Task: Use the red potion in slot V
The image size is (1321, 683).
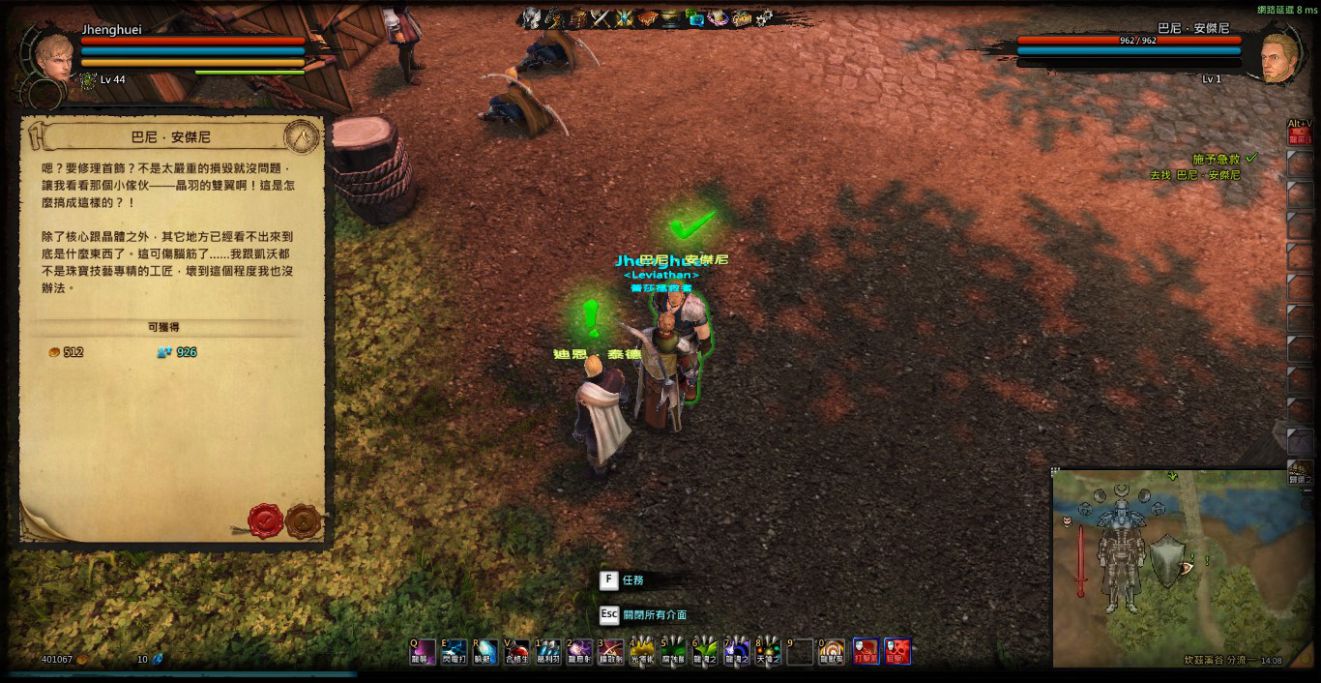Action: pyautogui.click(x=516, y=652)
